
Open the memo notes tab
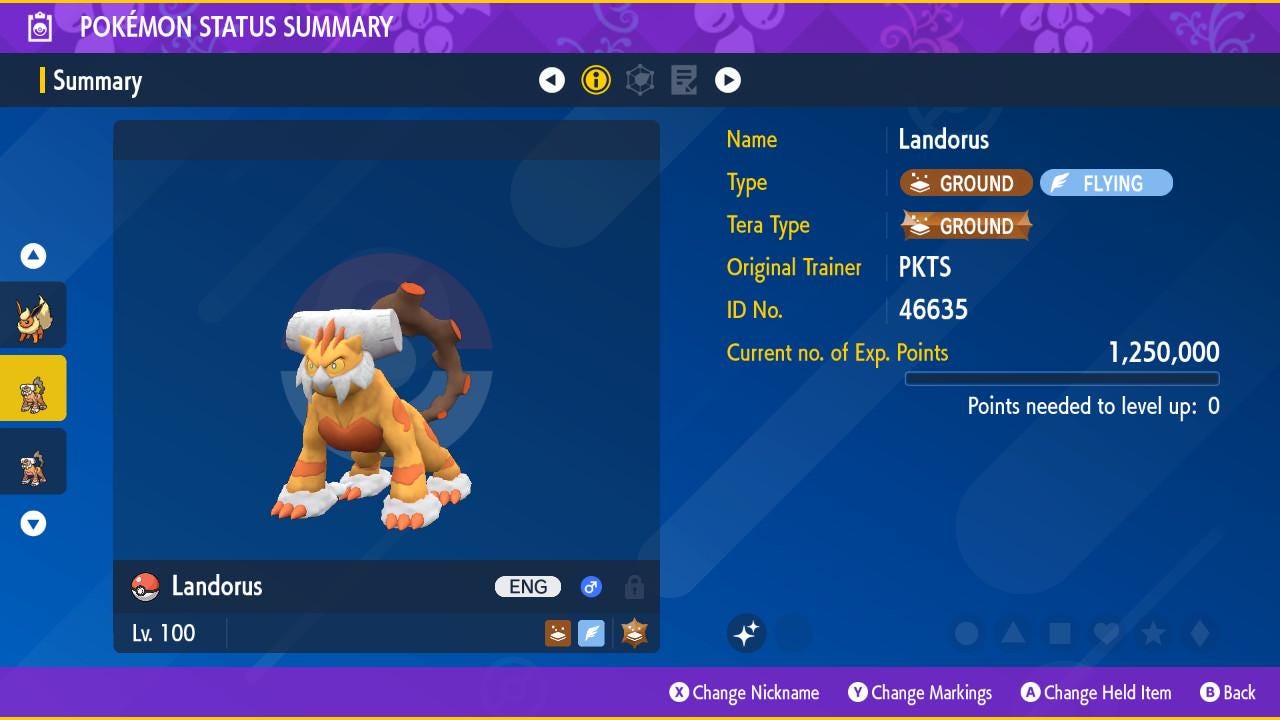click(684, 80)
